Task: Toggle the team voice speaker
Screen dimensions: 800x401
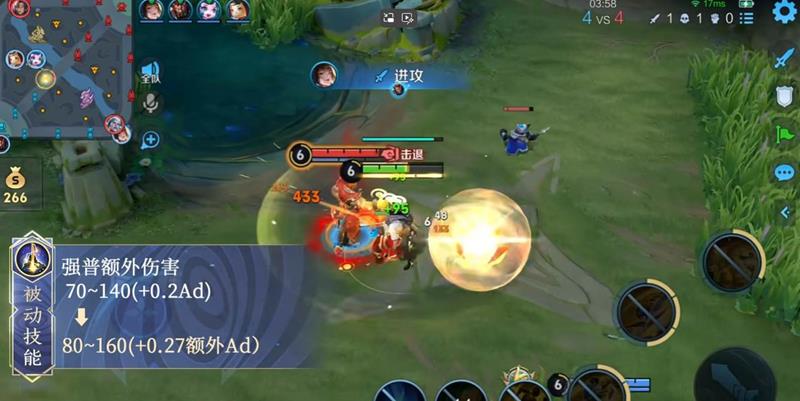Action: click(150, 73)
